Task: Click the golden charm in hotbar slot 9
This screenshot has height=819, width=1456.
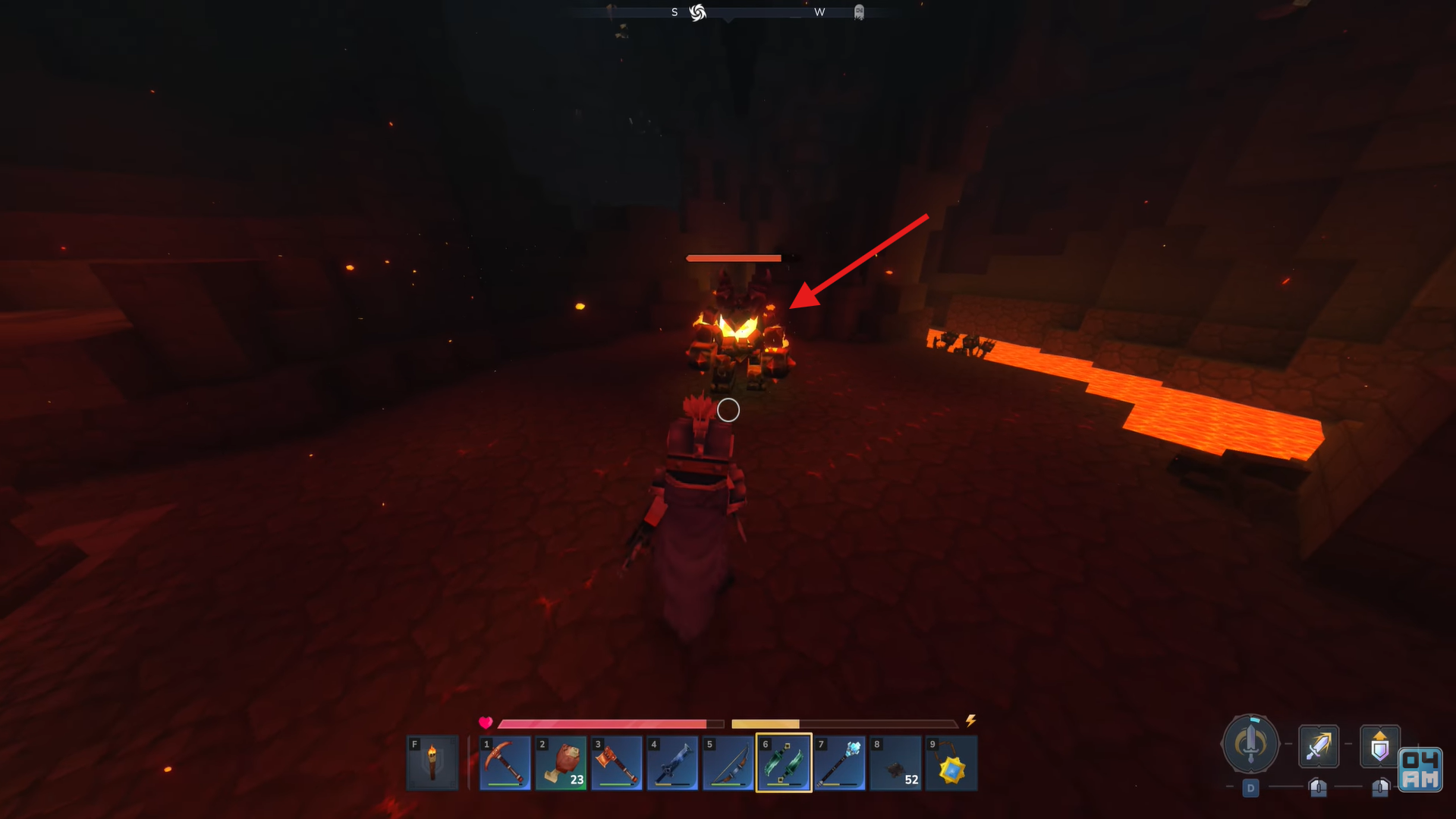Action: 951,762
